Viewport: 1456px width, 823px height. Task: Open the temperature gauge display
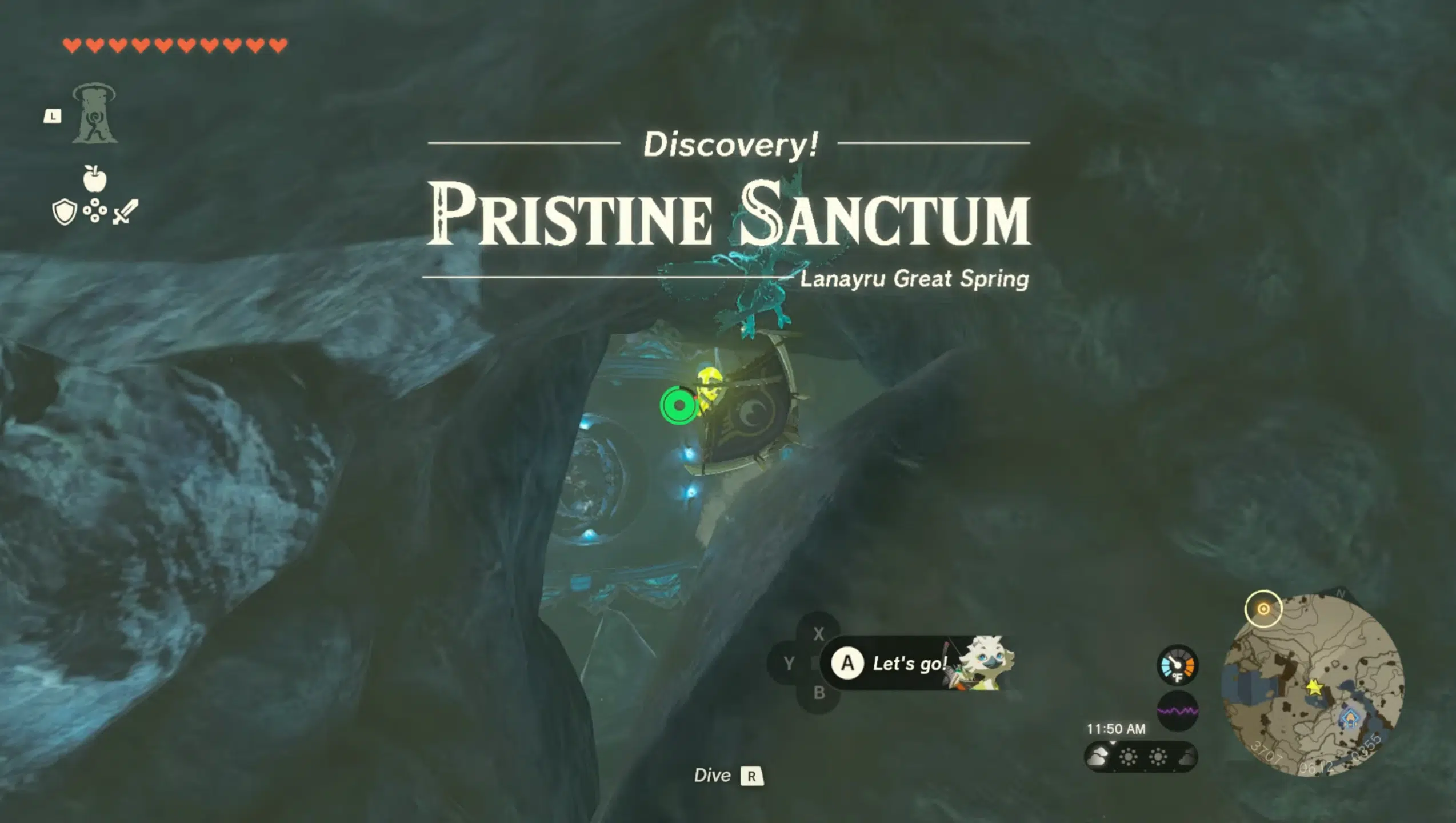[x=1177, y=665]
